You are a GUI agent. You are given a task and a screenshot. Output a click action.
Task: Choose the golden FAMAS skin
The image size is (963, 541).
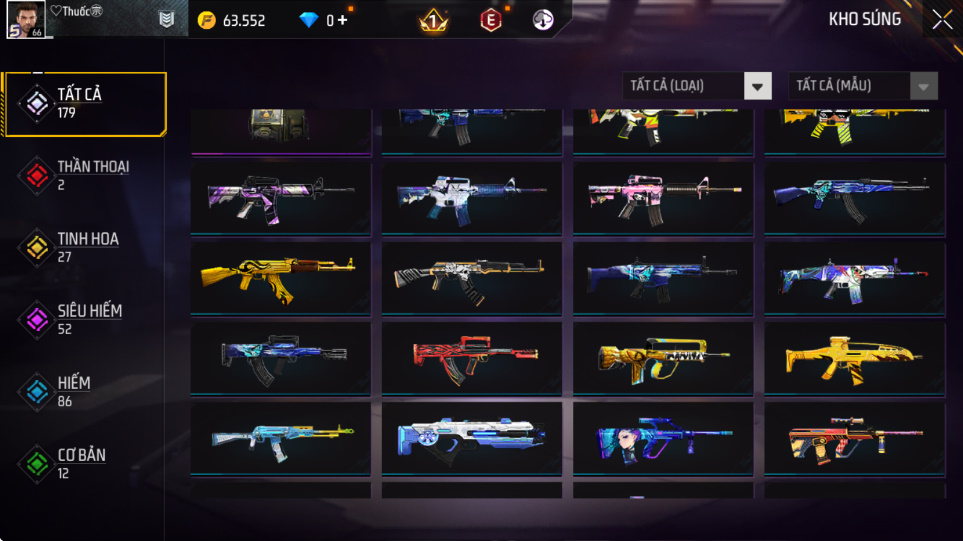662,355
